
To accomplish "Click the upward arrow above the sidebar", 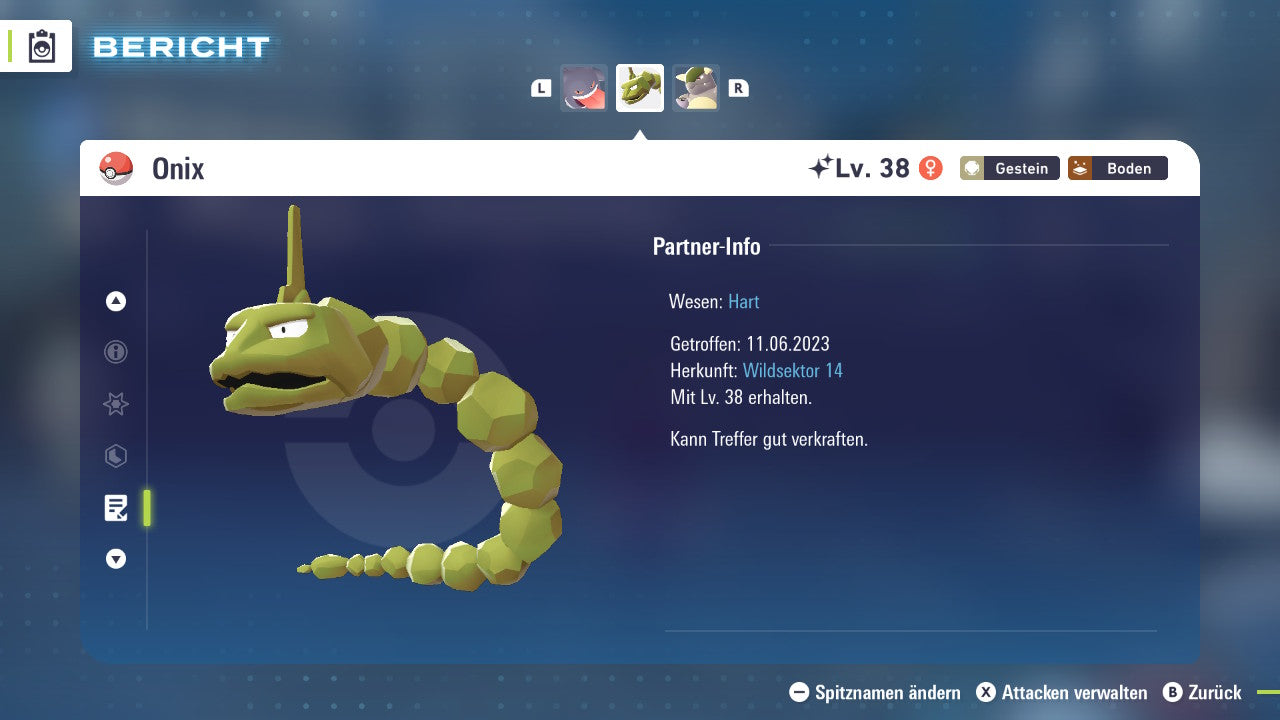I will tap(115, 301).
